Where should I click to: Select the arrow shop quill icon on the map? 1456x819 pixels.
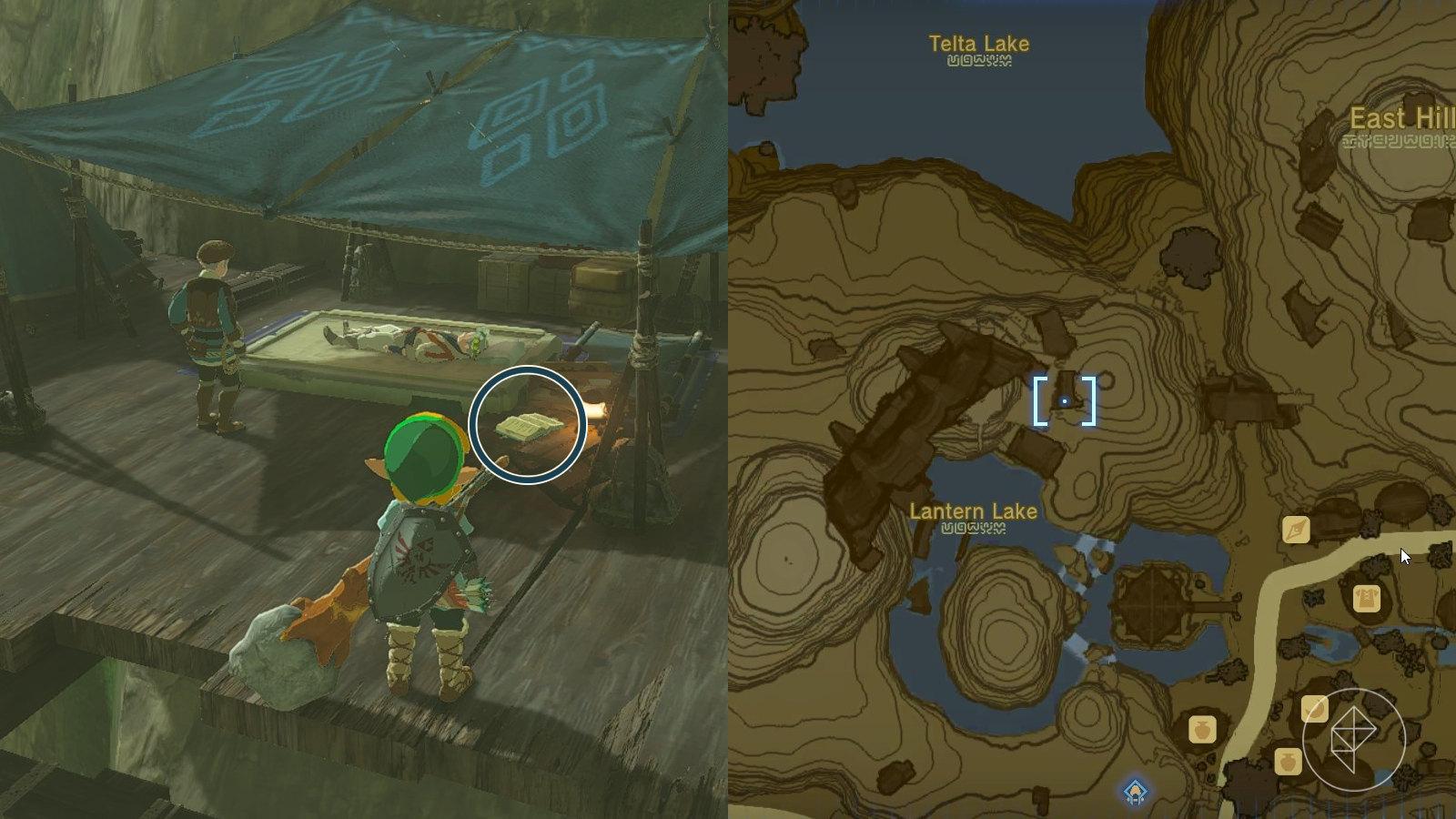pos(1296,529)
